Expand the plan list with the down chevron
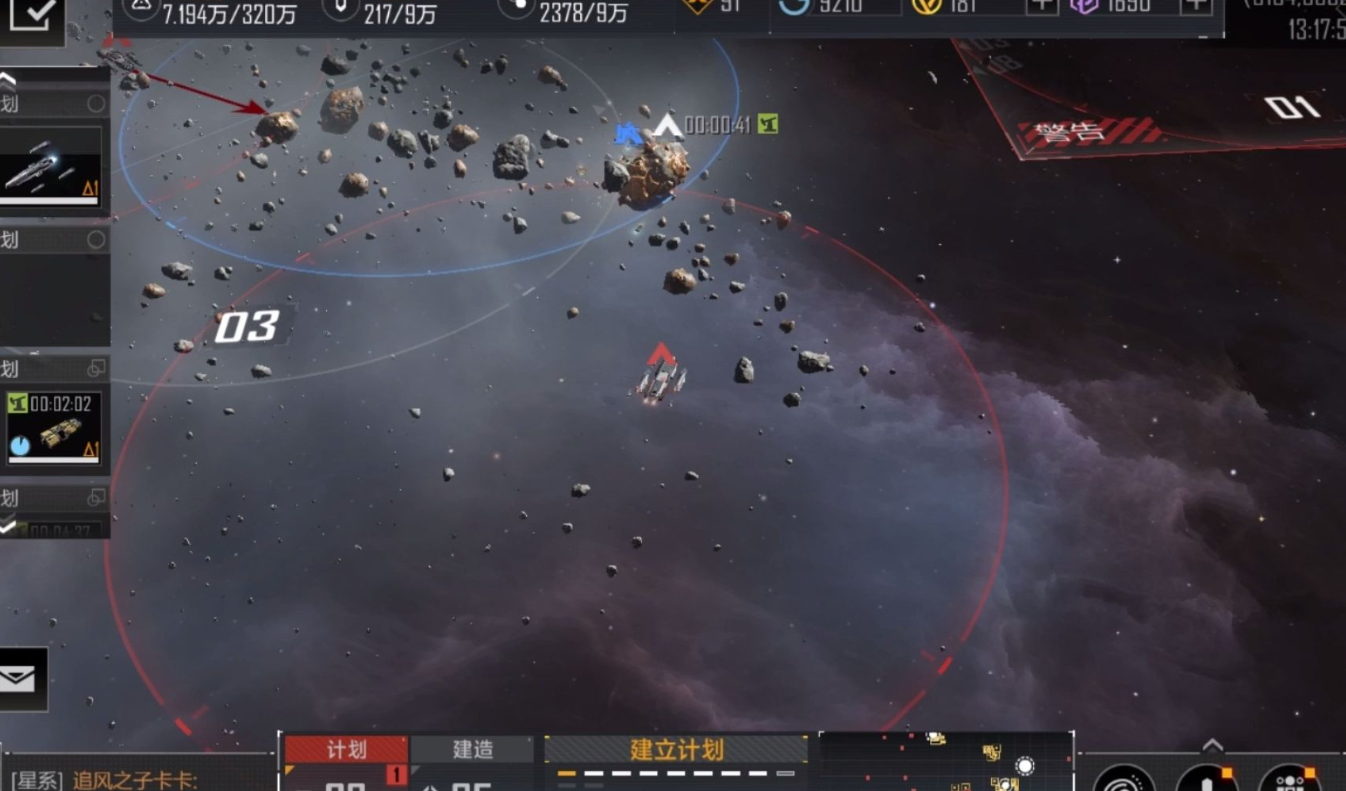 8,525
